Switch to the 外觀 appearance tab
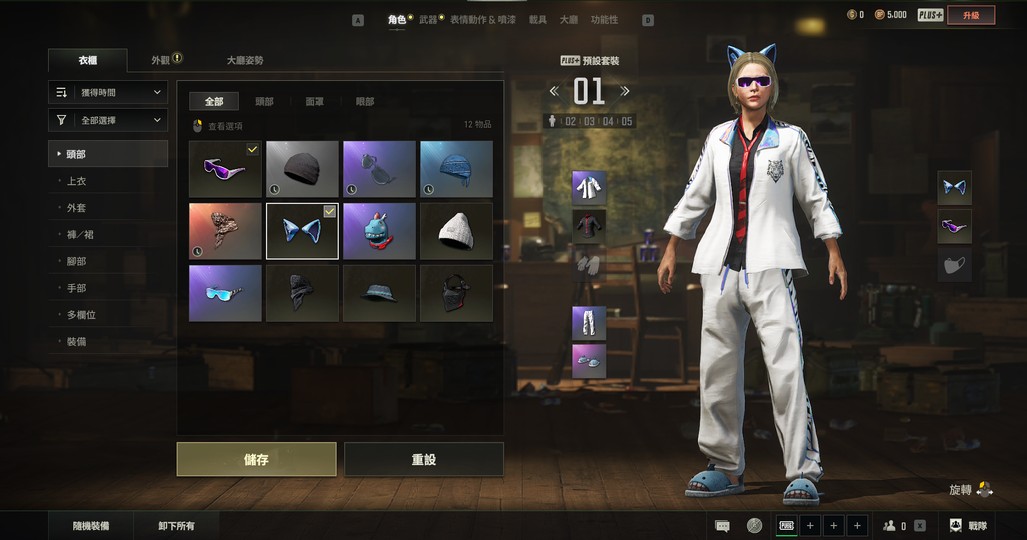The height and width of the screenshot is (540, 1027). point(162,60)
